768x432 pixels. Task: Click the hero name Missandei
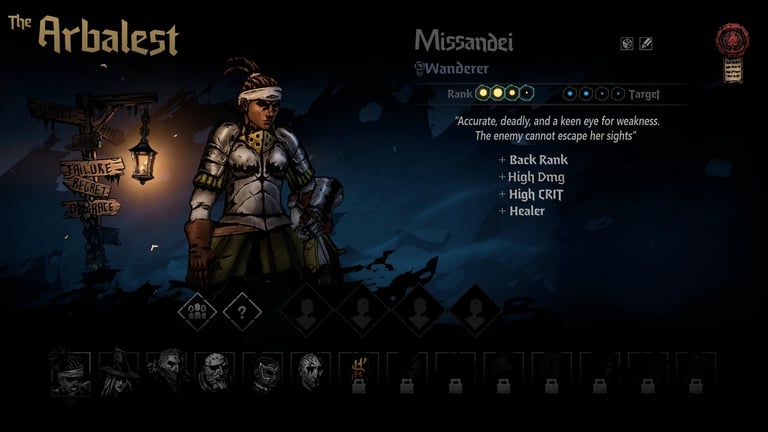[x=464, y=41]
